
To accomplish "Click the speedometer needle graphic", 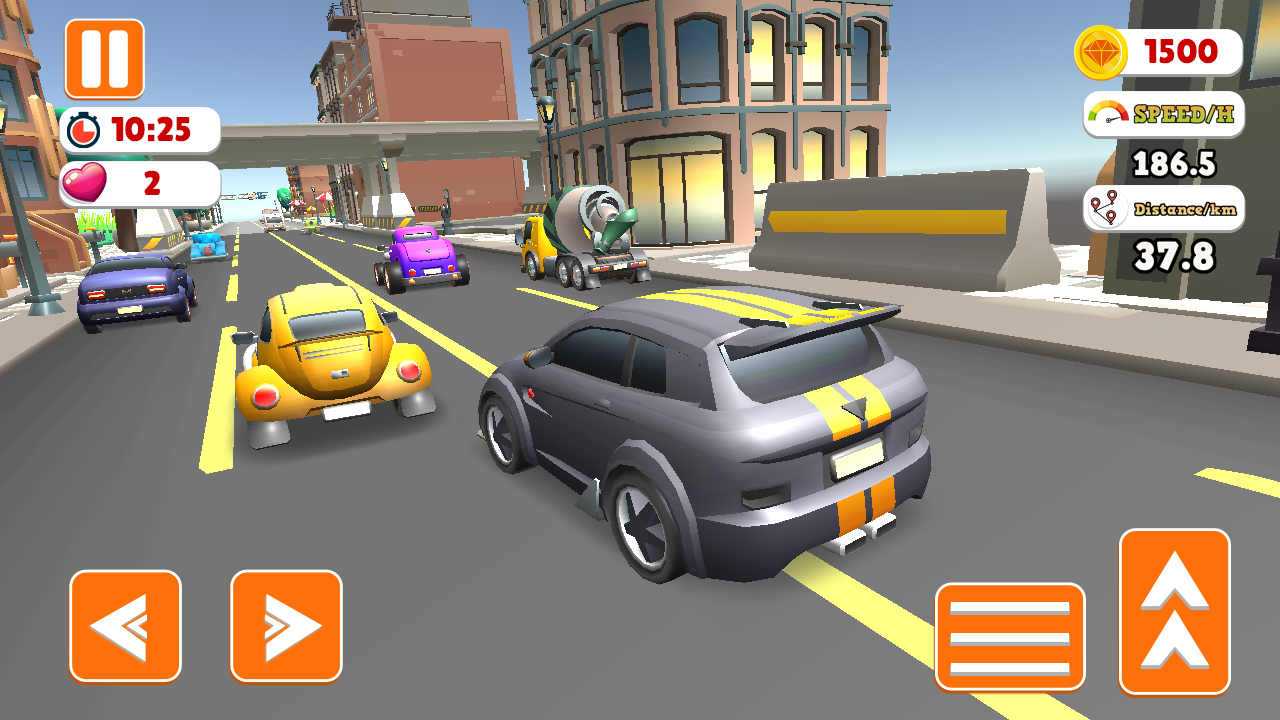I will pyautogui.click(x=1107, y=115).
